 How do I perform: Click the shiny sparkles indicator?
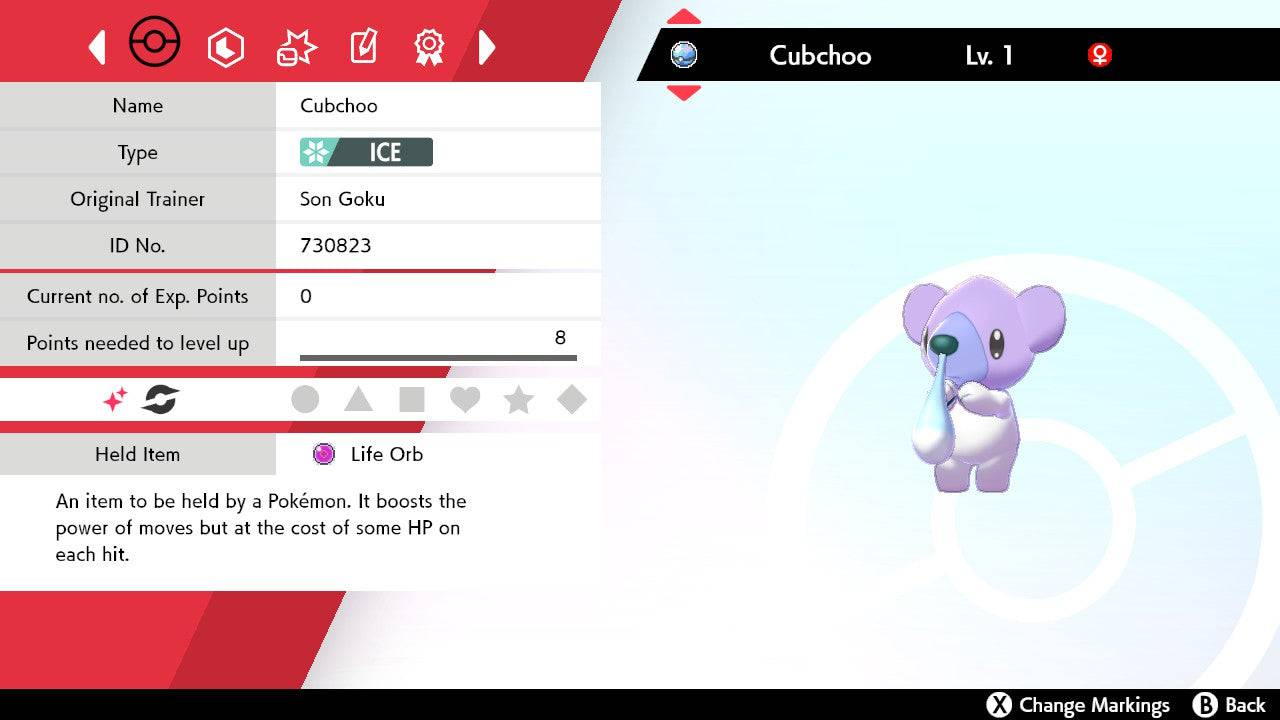113,398
